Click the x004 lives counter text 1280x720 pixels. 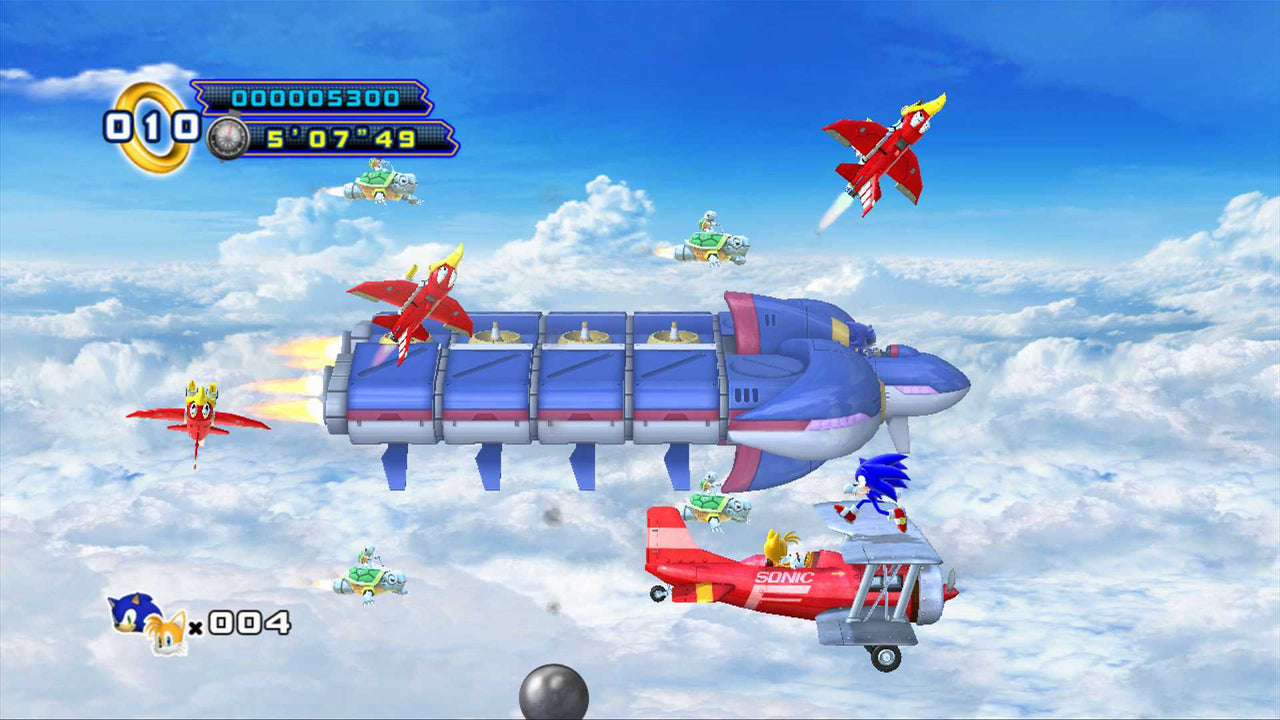(x=232, y=625)
